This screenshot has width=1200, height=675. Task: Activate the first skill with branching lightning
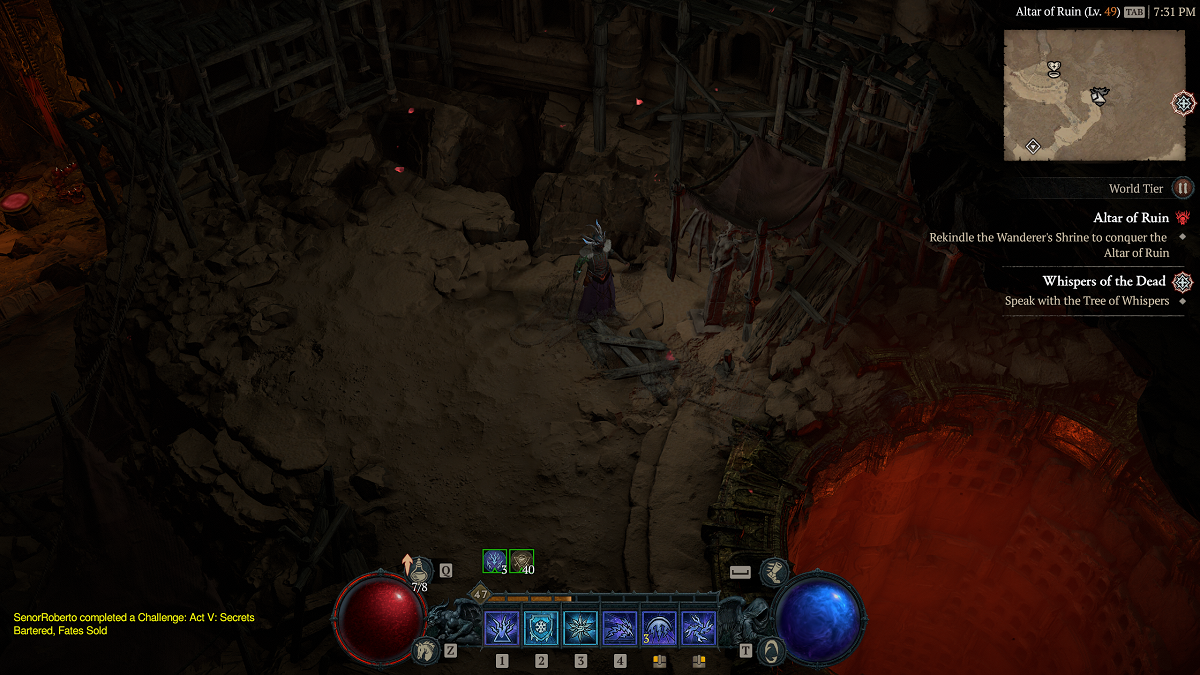click(501, 629)
